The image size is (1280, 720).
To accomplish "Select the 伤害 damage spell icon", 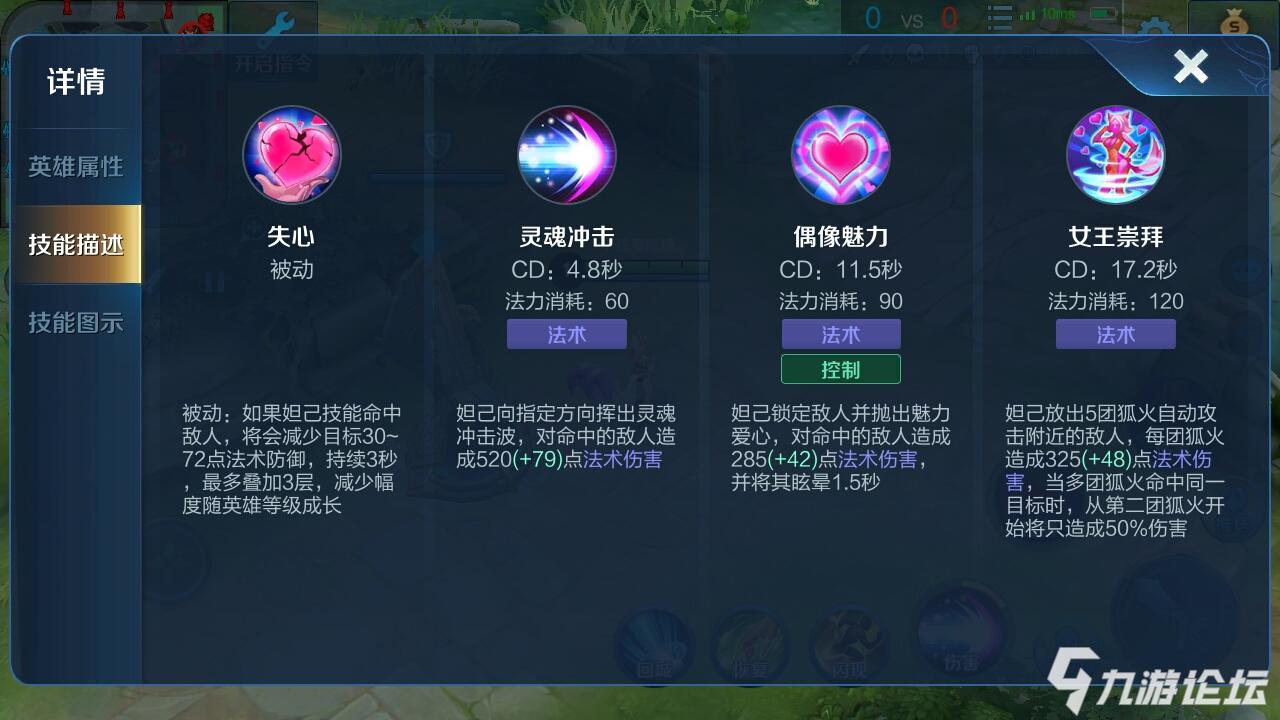I will pyautogui.click(x=960, y=645).
